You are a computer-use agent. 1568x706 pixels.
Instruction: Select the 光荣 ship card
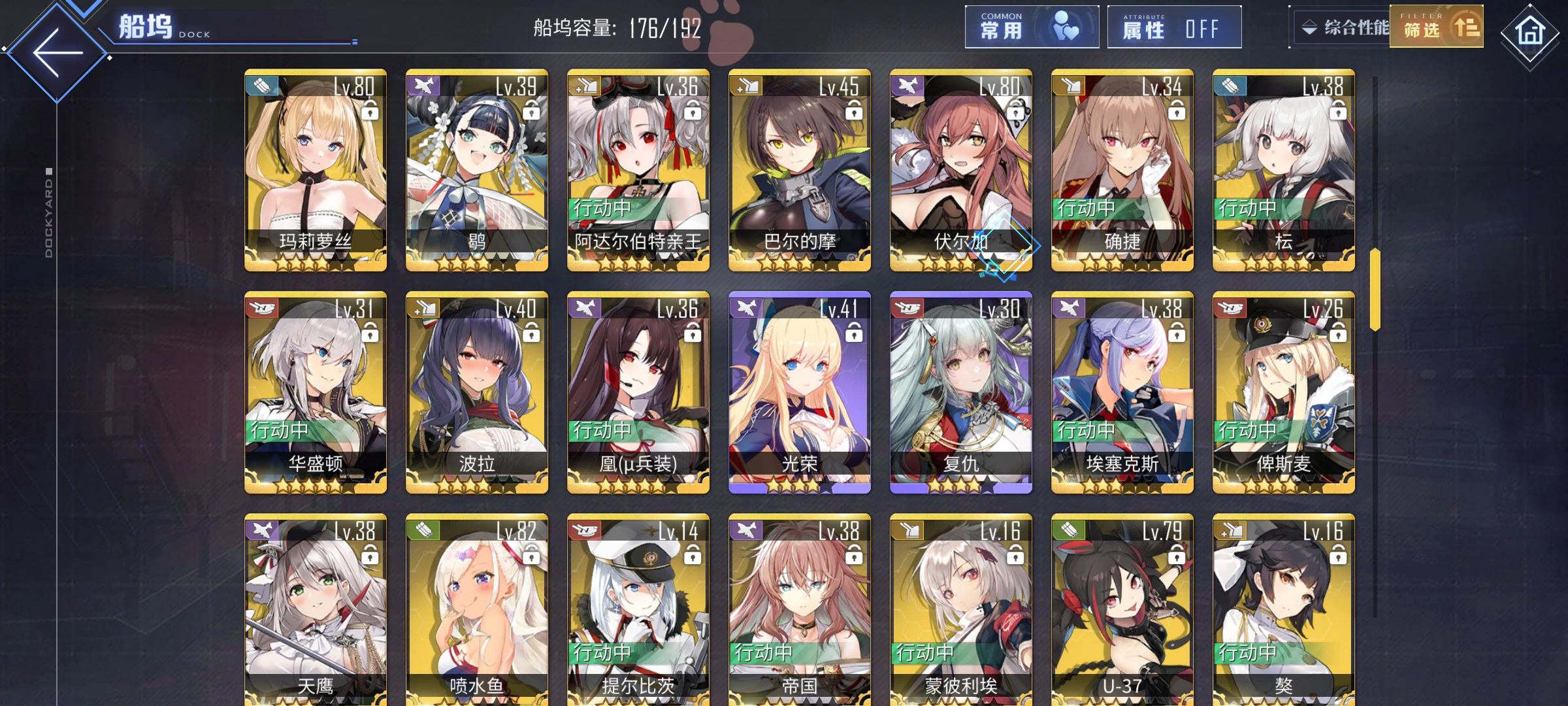pos(798,392)
